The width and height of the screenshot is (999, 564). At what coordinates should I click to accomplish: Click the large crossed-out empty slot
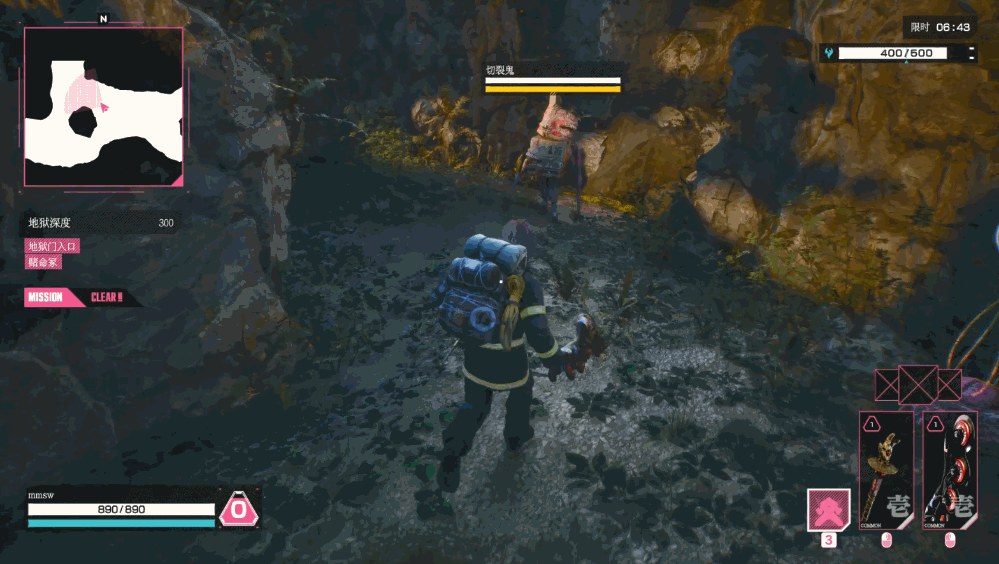[918, 385]
